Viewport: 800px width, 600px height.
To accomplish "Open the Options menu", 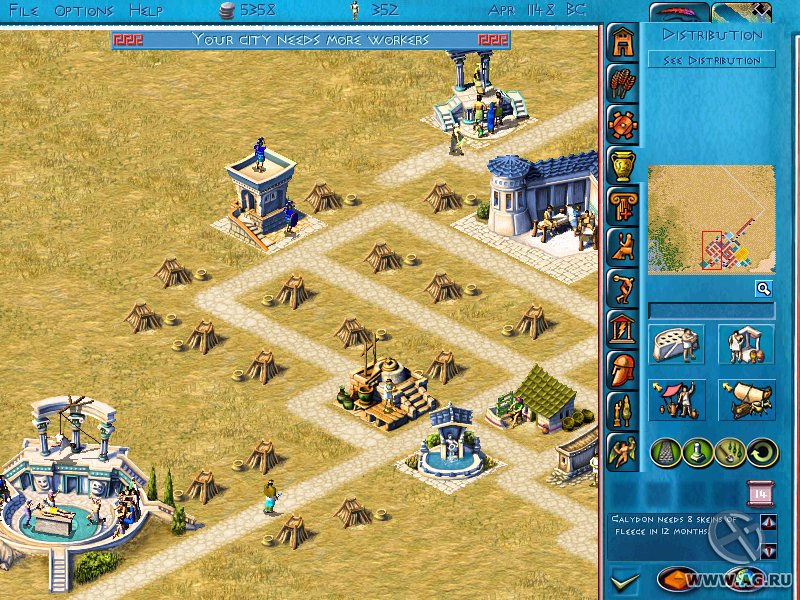I will click(x=84, y=10).
